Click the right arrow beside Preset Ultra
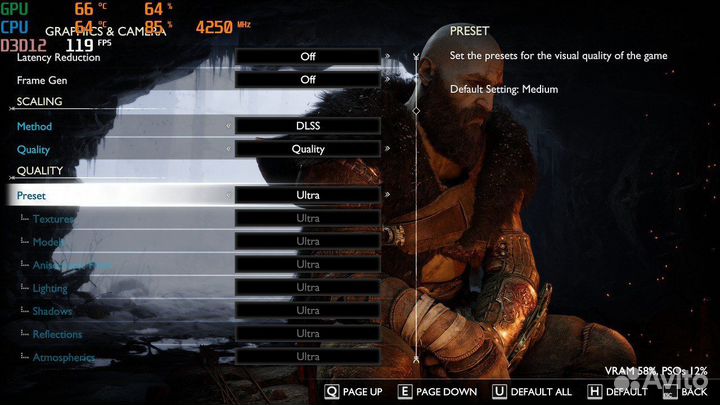Image resolution: width=720 pixels, height=405 pixels. point(388,196)
